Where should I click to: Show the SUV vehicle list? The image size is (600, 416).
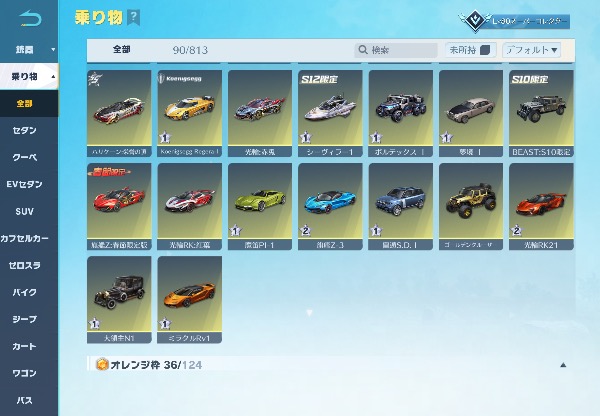27,212
